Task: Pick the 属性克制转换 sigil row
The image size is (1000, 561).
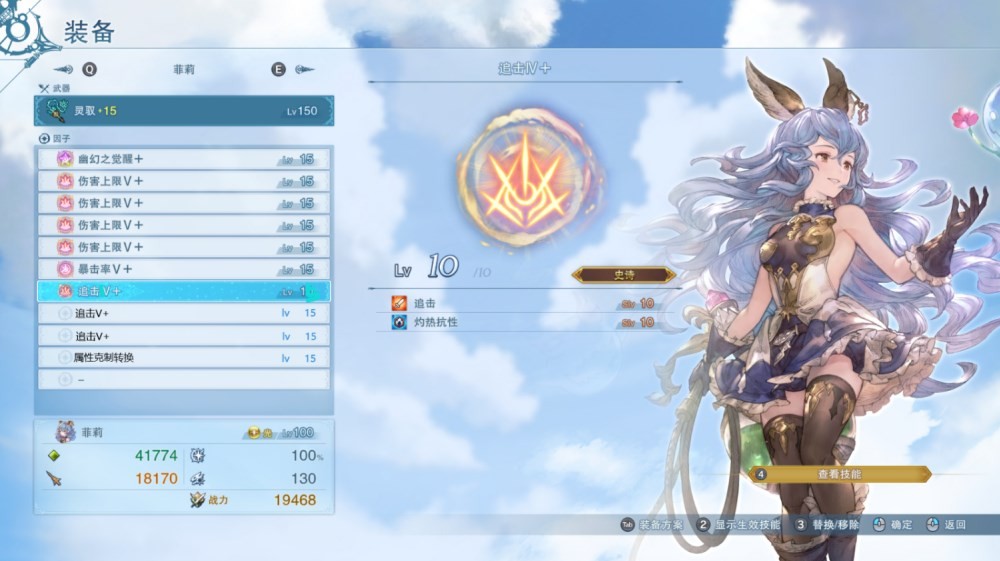Action: pos(185,357)
